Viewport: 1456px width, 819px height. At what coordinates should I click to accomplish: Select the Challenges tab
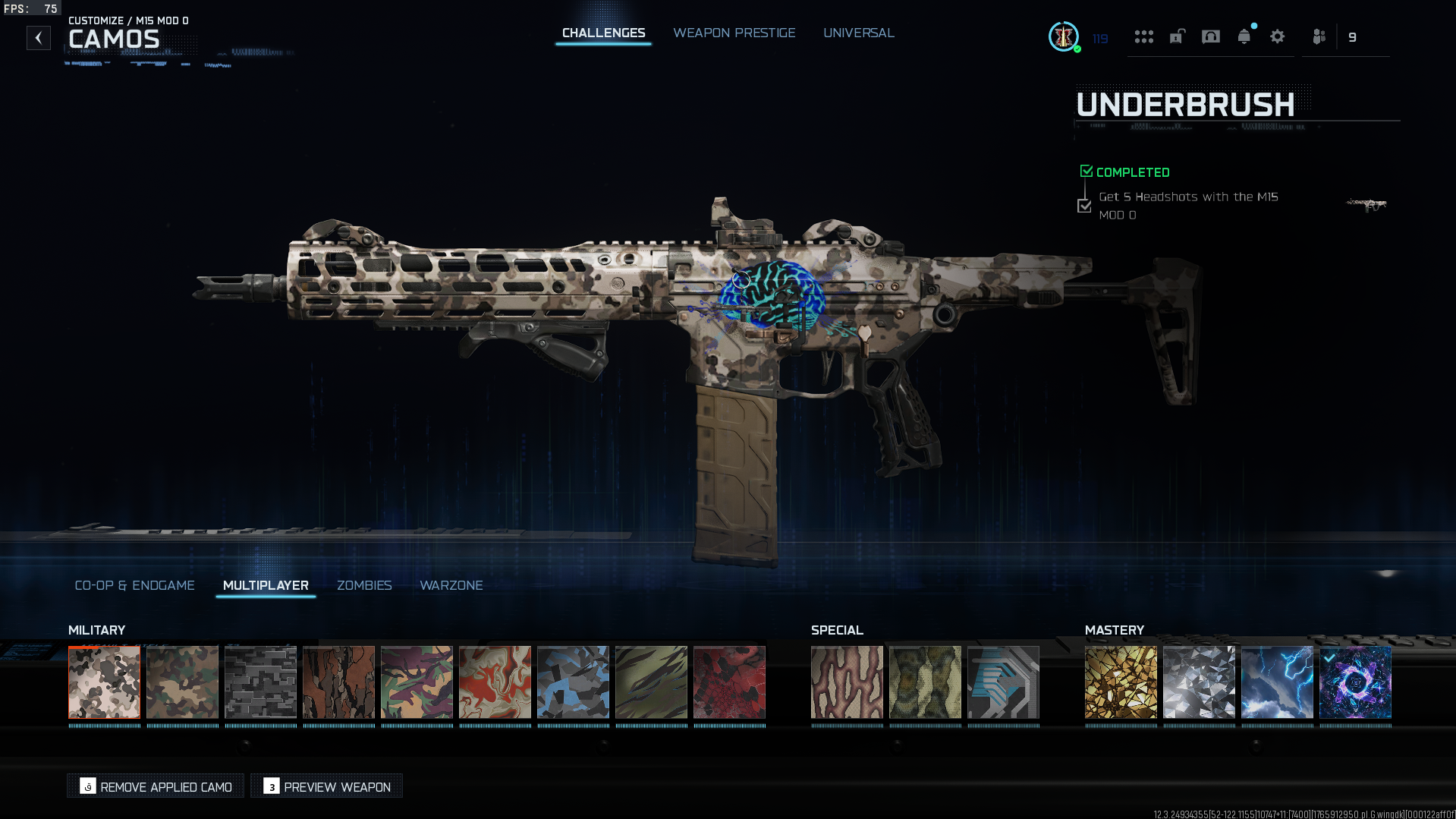click(x=603, y=33)
